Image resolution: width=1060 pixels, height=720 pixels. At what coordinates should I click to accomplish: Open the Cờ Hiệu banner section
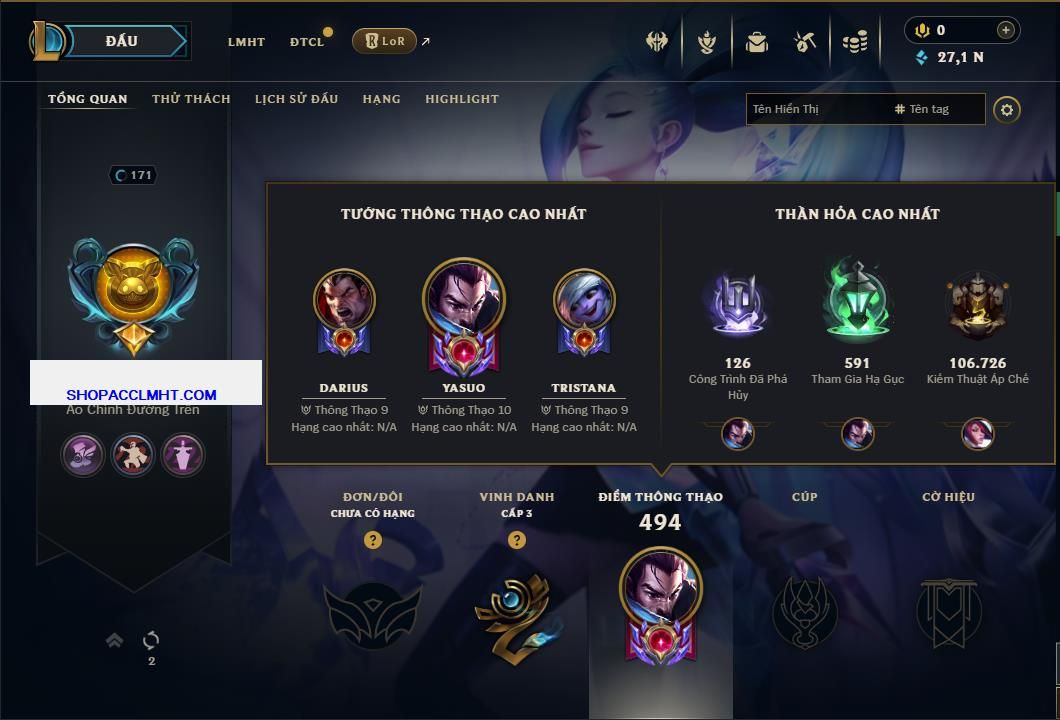(x=948, y=612)
